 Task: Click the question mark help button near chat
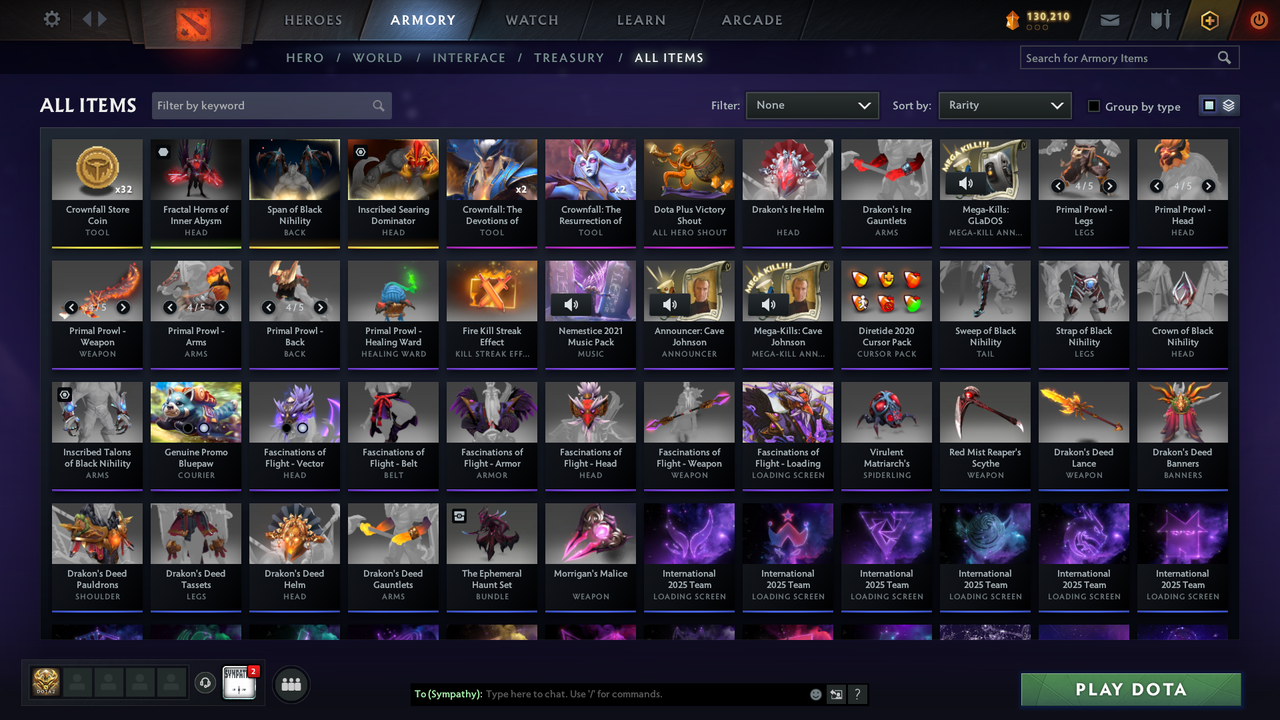pos(857,693)
